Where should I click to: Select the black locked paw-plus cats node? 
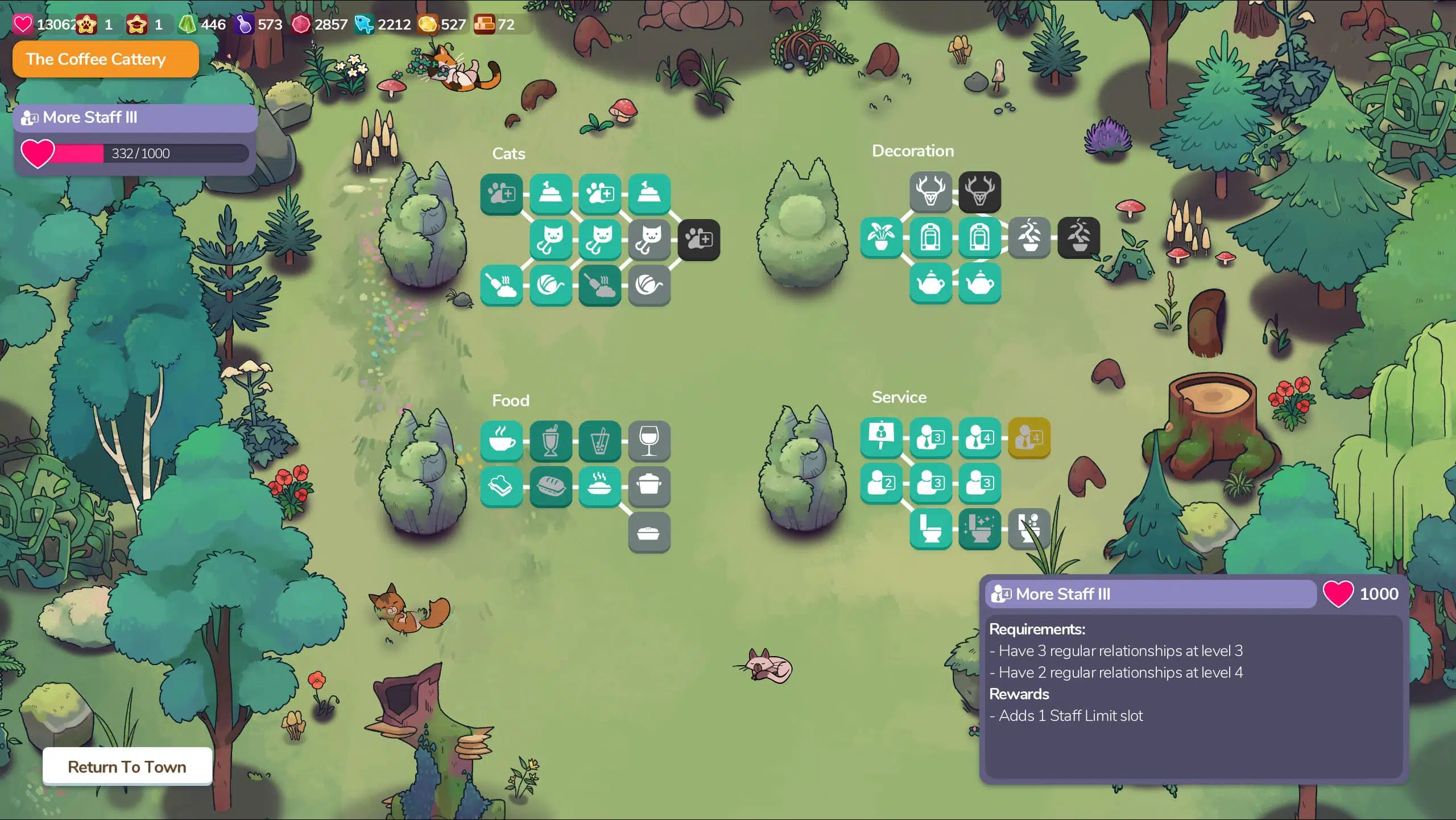(698, 240)
